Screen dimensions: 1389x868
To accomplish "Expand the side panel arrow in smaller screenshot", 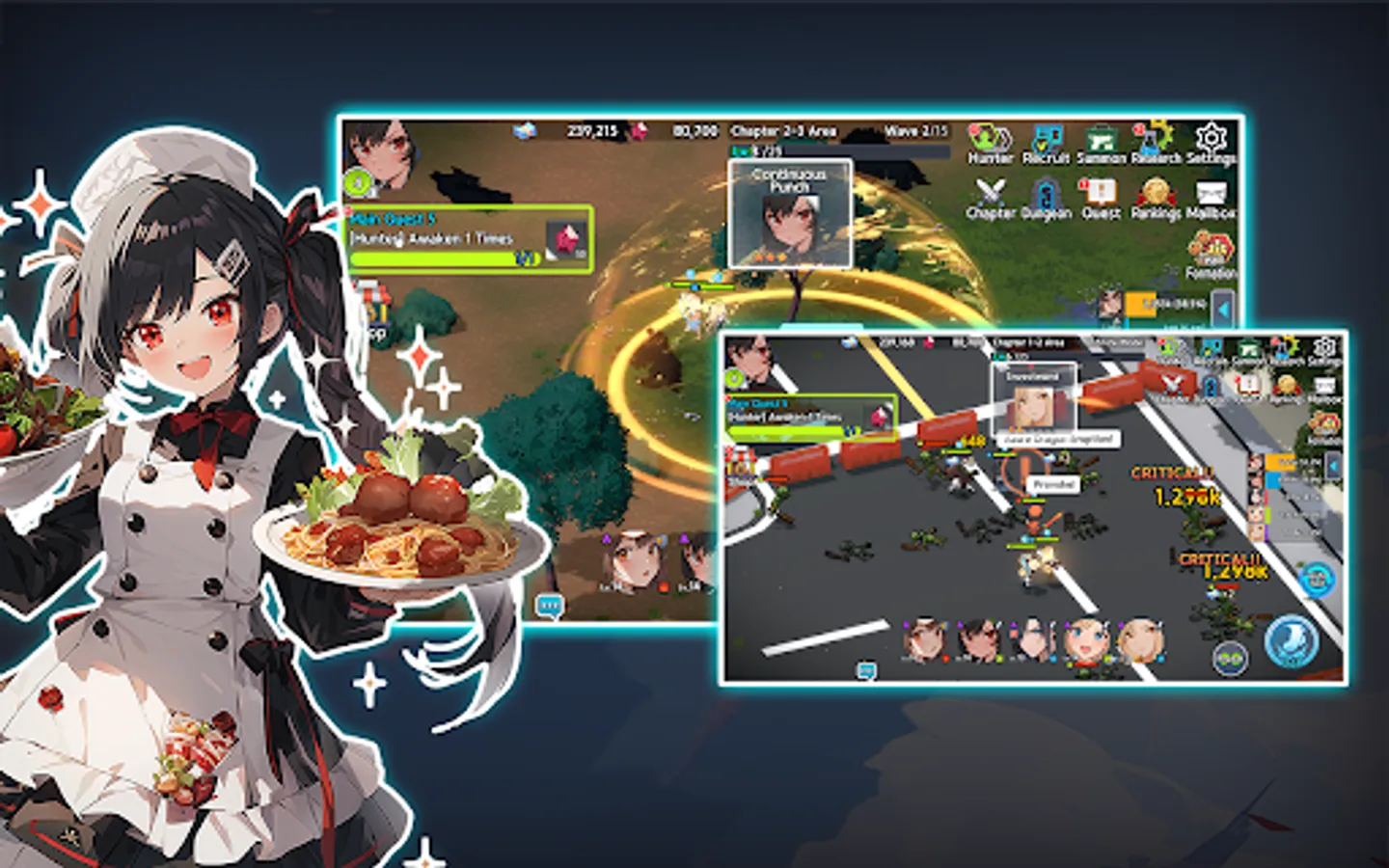I will pyautogui.click(x=1334, y=465).
